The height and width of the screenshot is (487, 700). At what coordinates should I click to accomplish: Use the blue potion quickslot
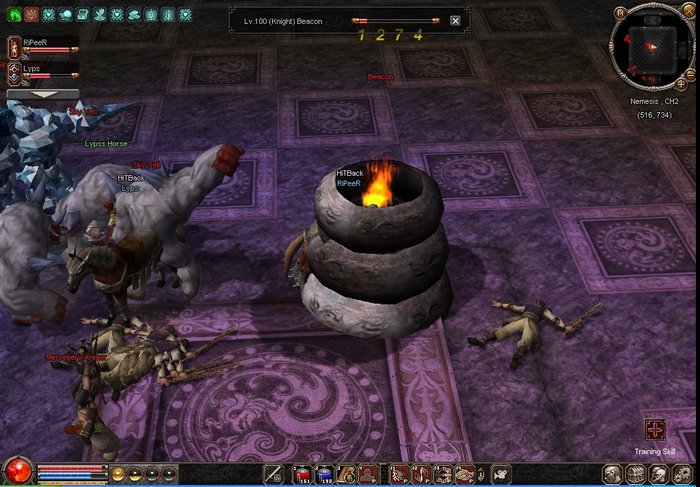tap(323, 474)
